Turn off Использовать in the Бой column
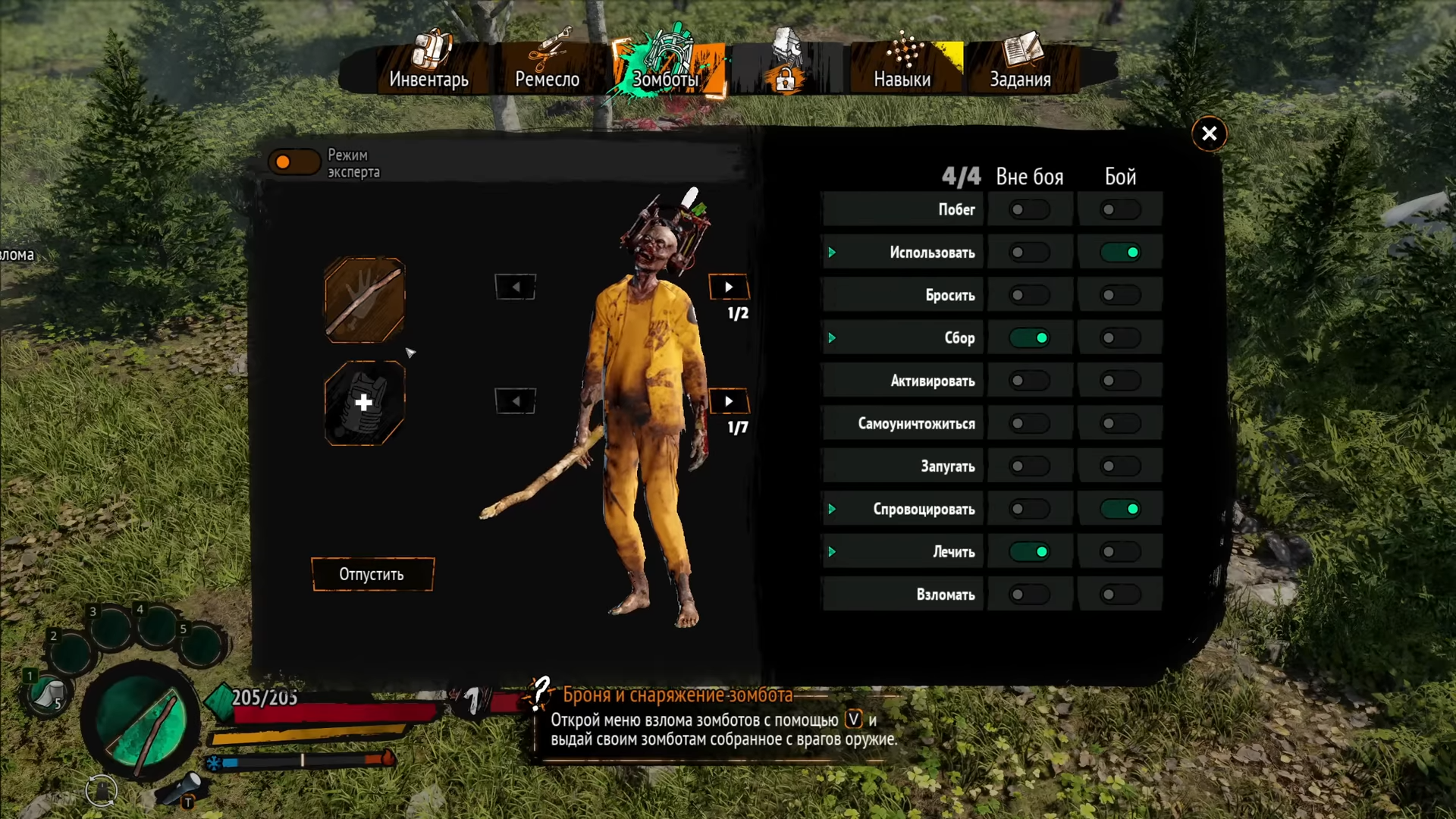 [1120, 253]
